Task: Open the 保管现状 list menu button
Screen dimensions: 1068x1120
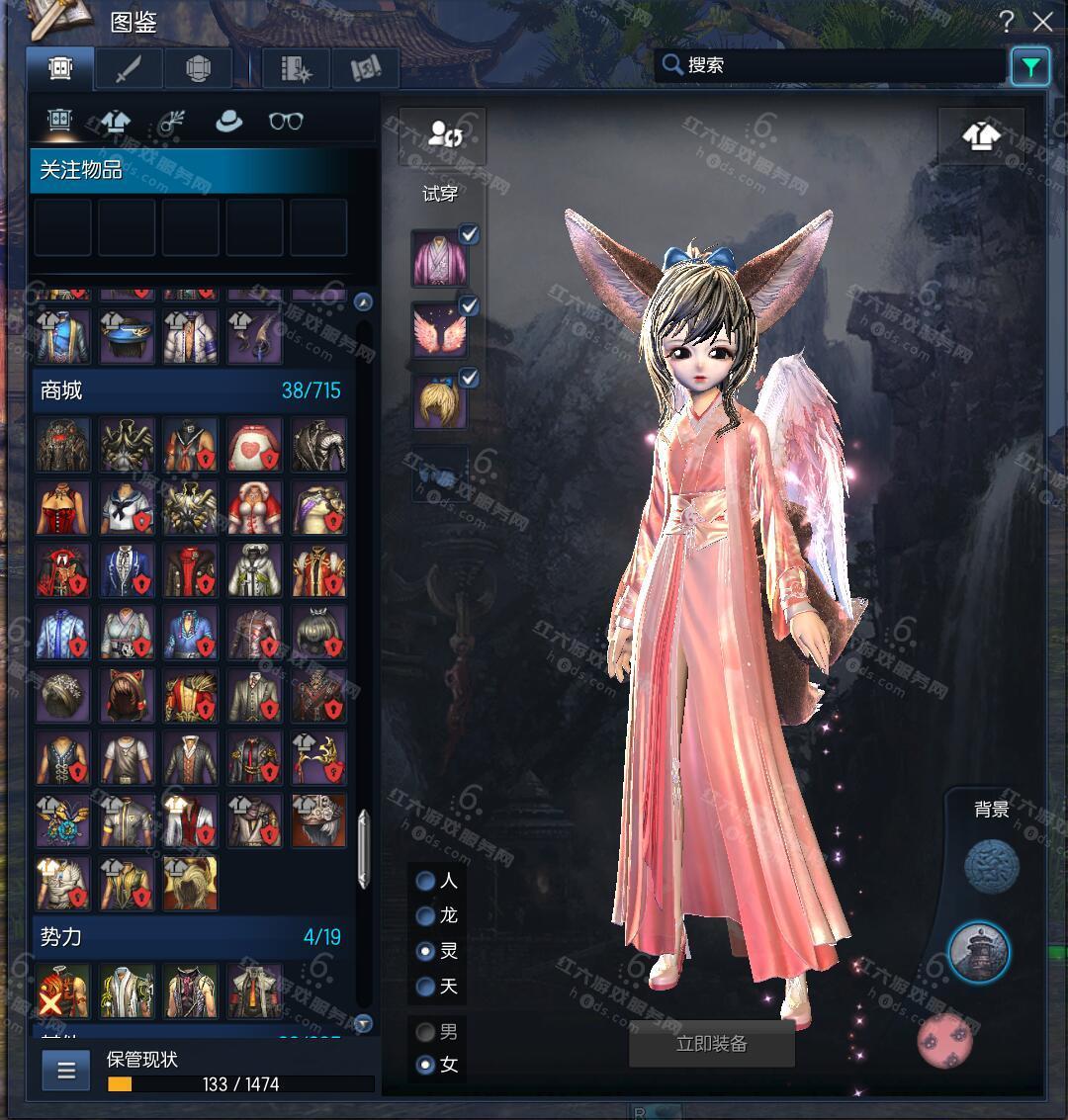Action: point(66,1071)
